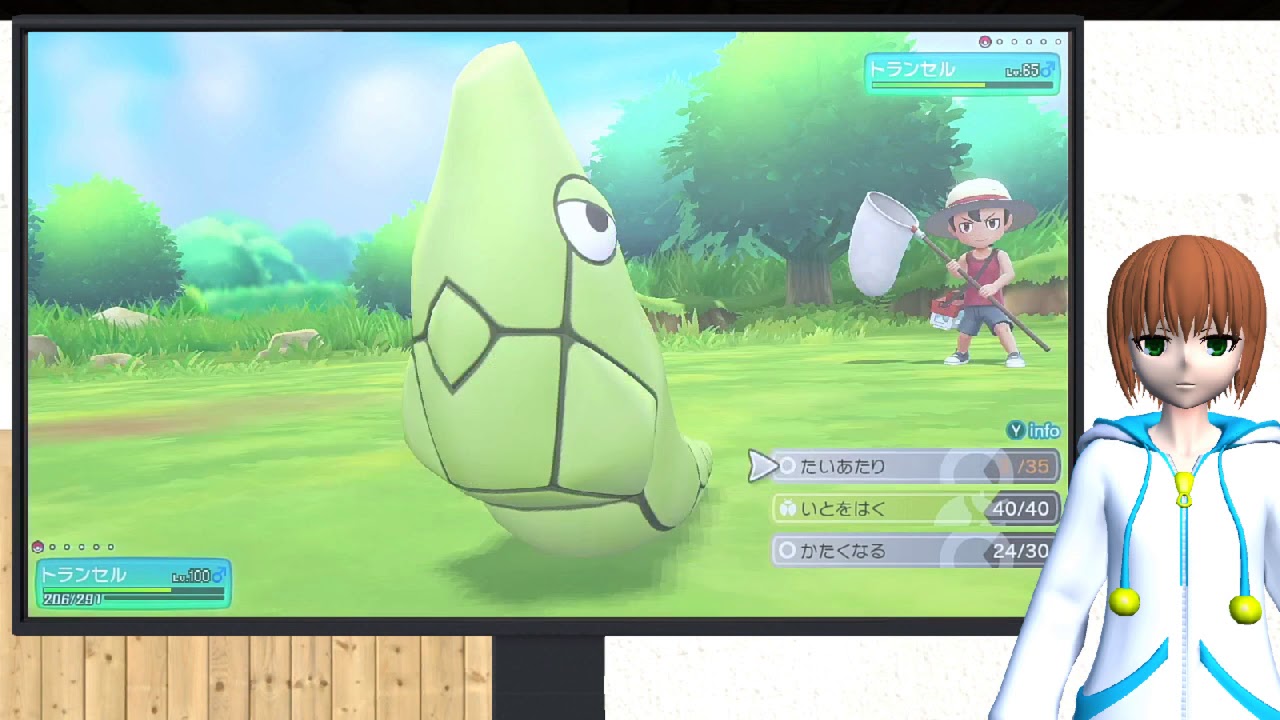Click the circle type icon on たいあたり
This screenshot has width=1280, height=720.
coord(788,465)
